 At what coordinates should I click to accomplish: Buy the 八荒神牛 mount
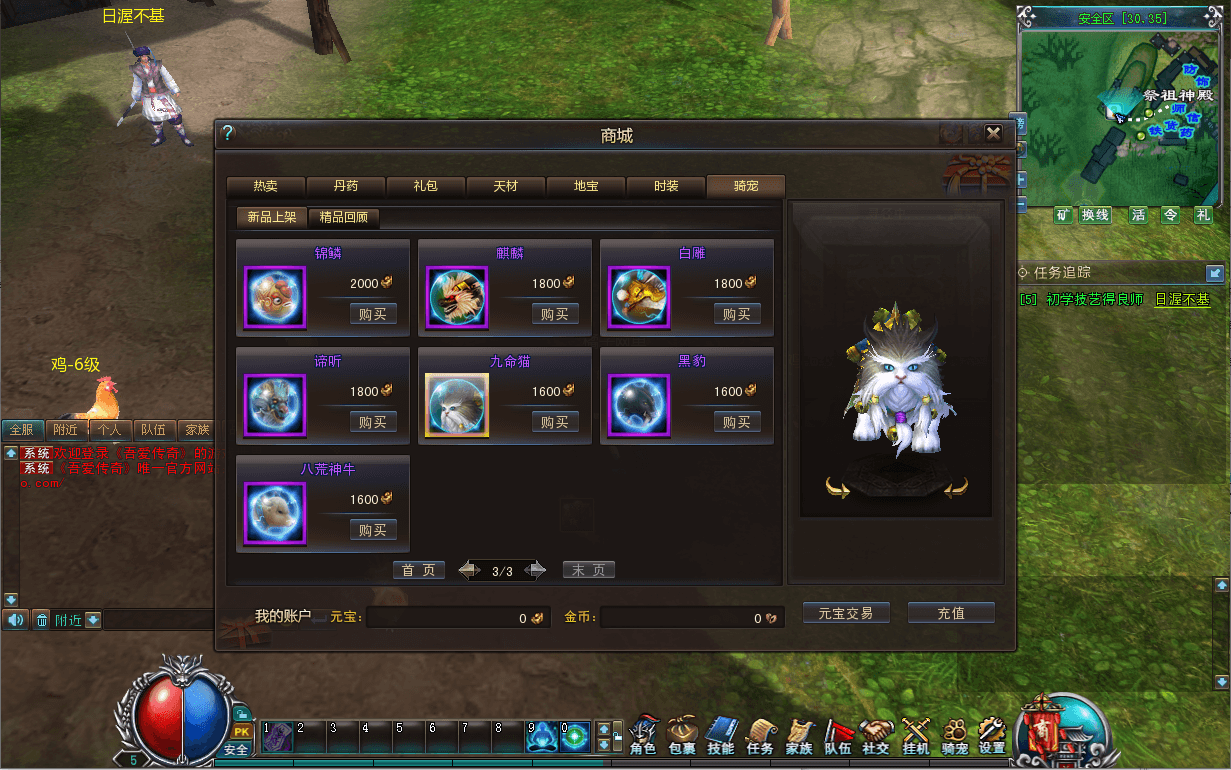coord(372,530)
